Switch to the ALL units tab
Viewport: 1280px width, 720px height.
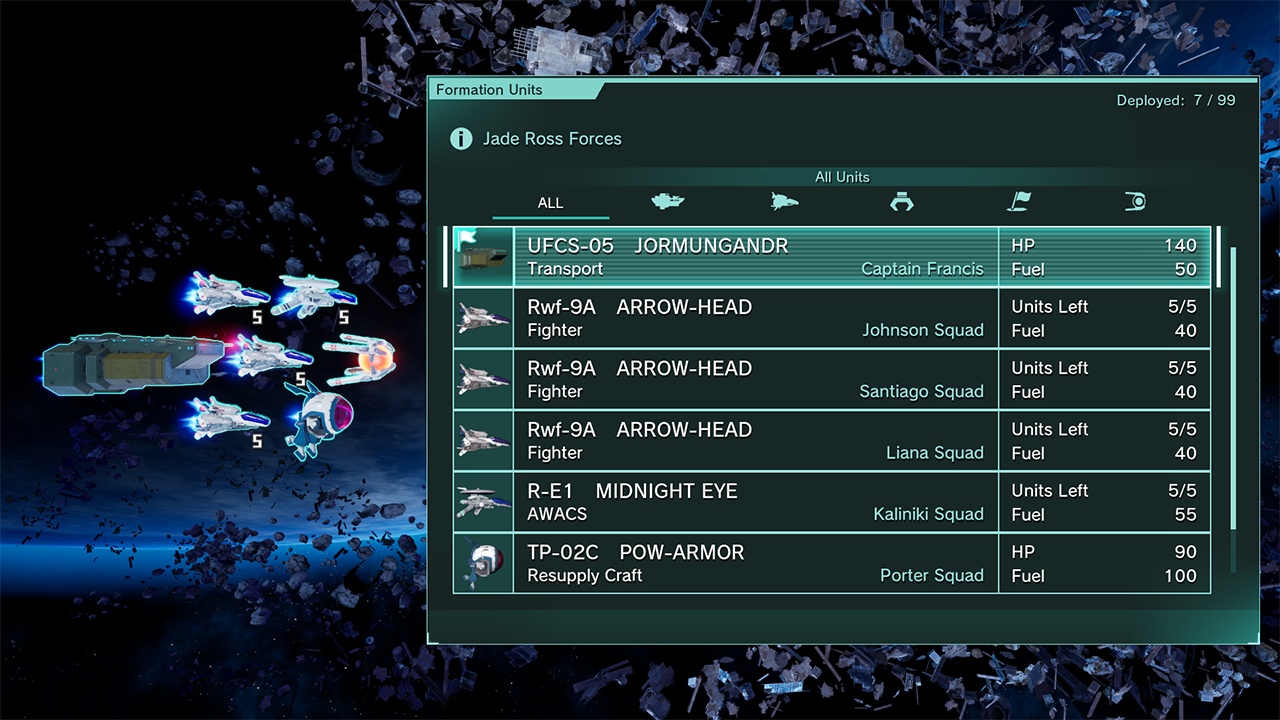(550, 203)
